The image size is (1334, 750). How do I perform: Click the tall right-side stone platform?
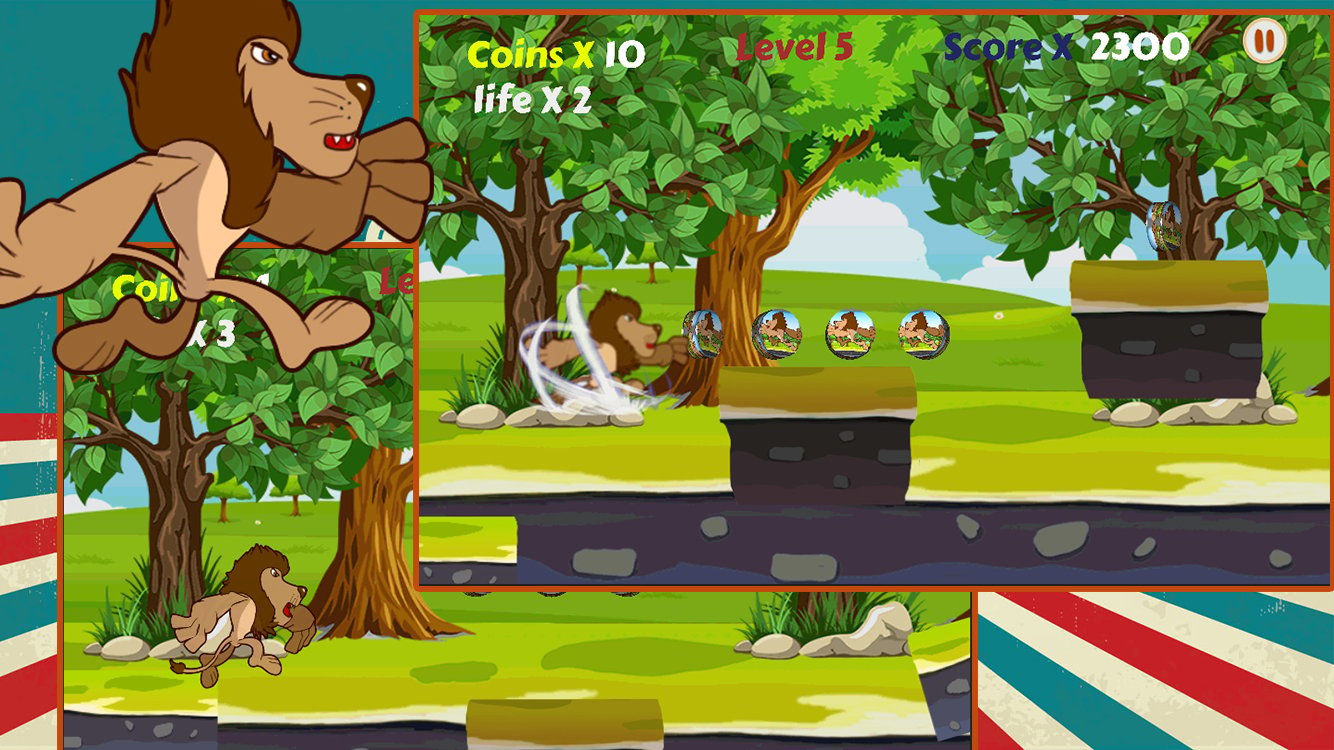tap(1168, 330)
